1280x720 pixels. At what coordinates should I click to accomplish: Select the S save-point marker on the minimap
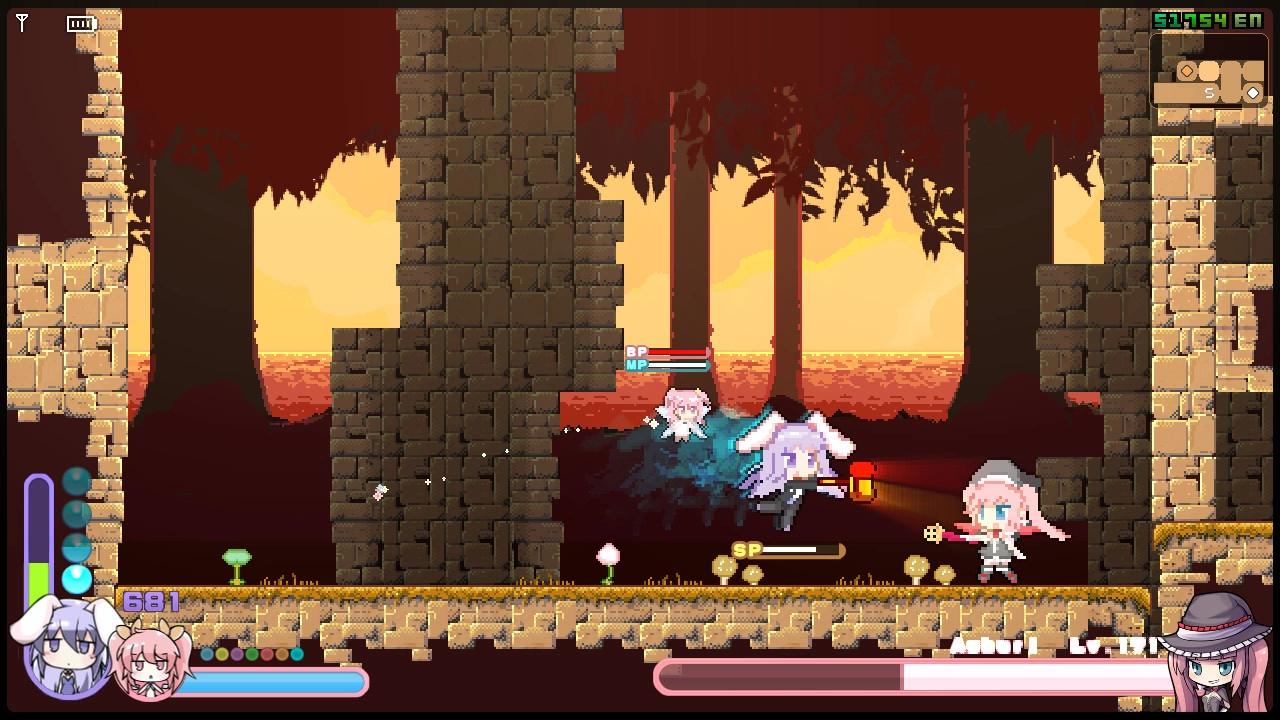point(1211,92)
